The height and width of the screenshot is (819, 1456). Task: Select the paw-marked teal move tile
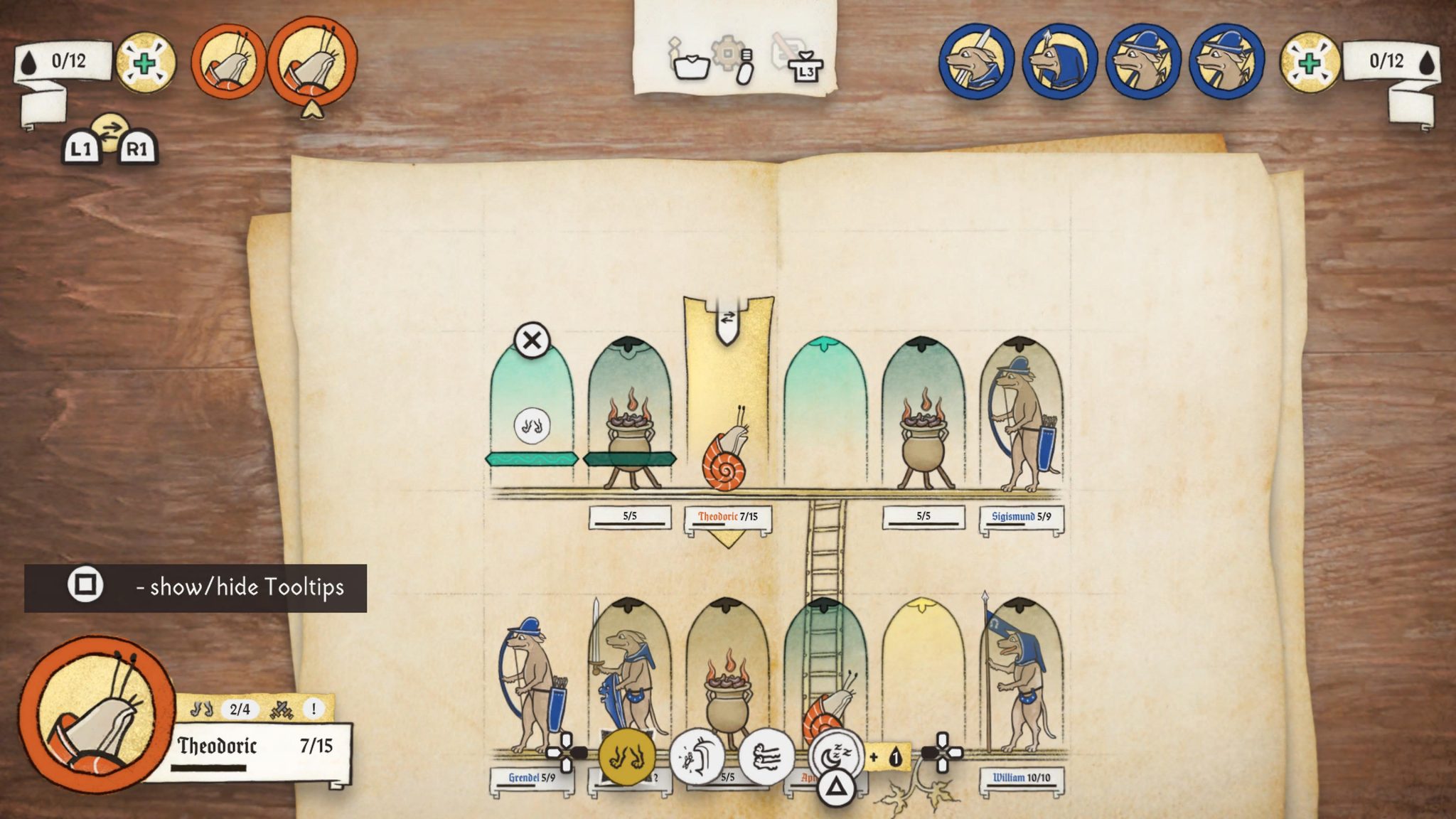(532, 426)
